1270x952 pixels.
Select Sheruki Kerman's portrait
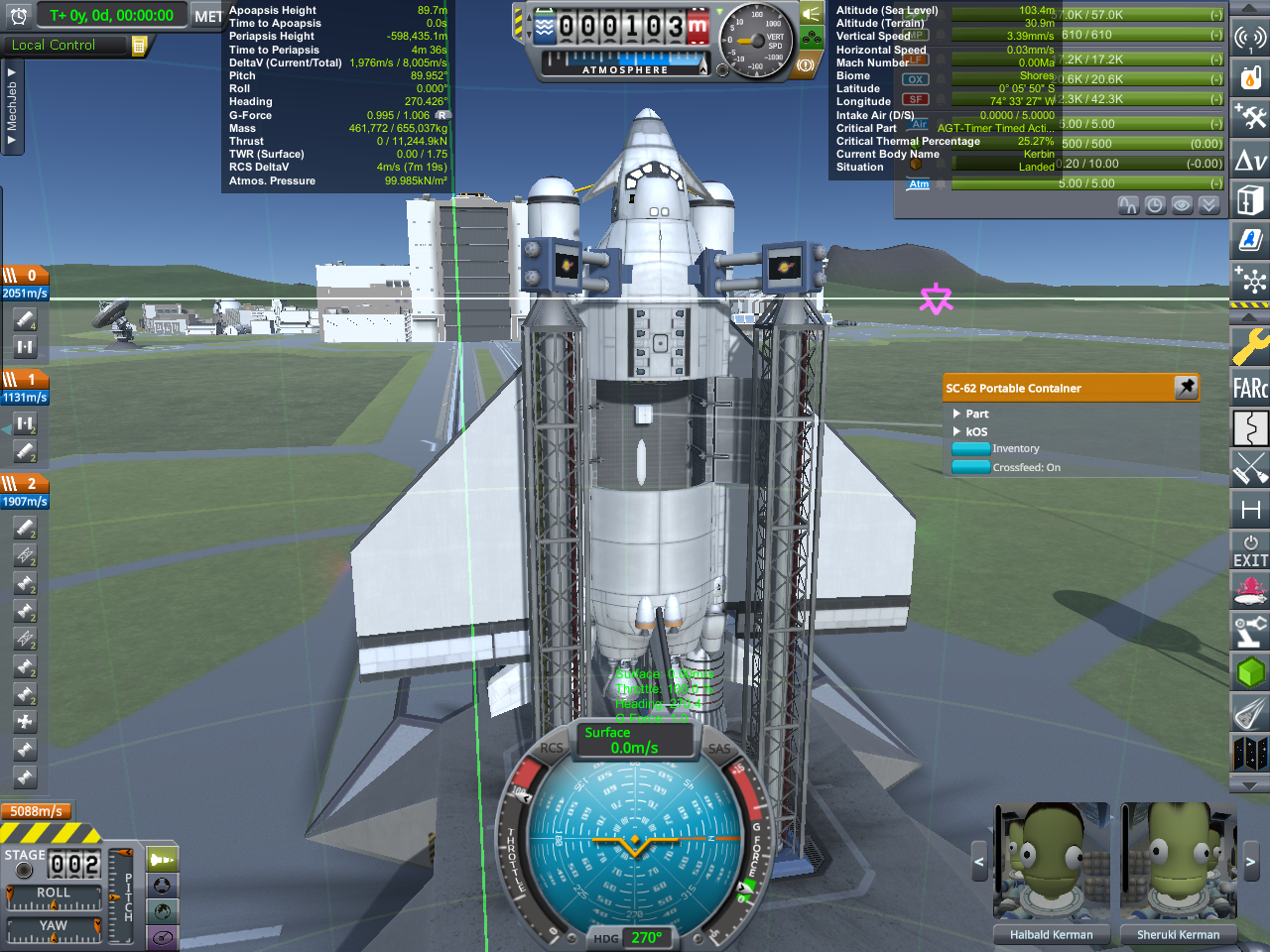[x=1178, y=861]
